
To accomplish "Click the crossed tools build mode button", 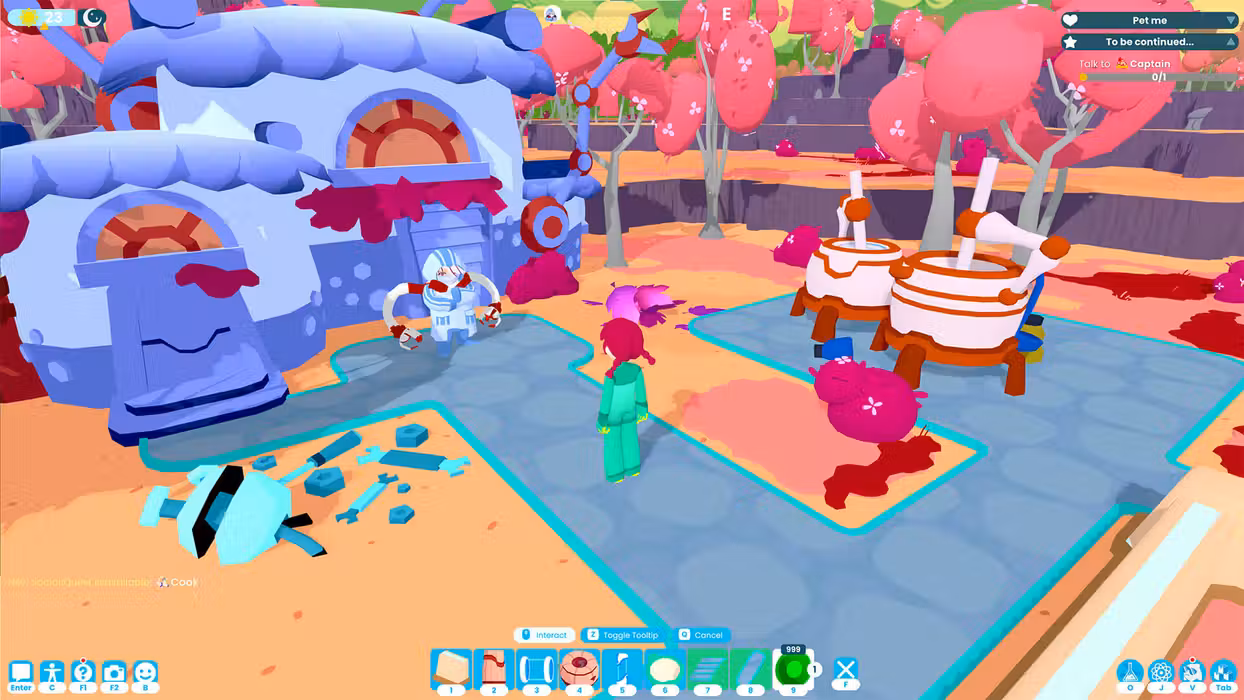I will tap(846, 670).
